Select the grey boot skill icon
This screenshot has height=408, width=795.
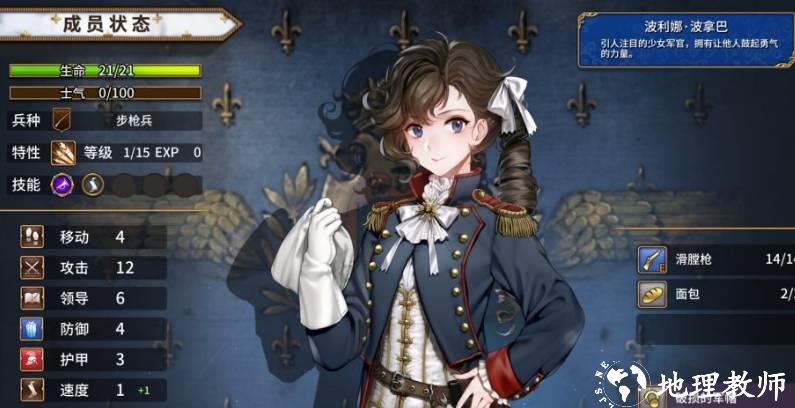point(92,185)
